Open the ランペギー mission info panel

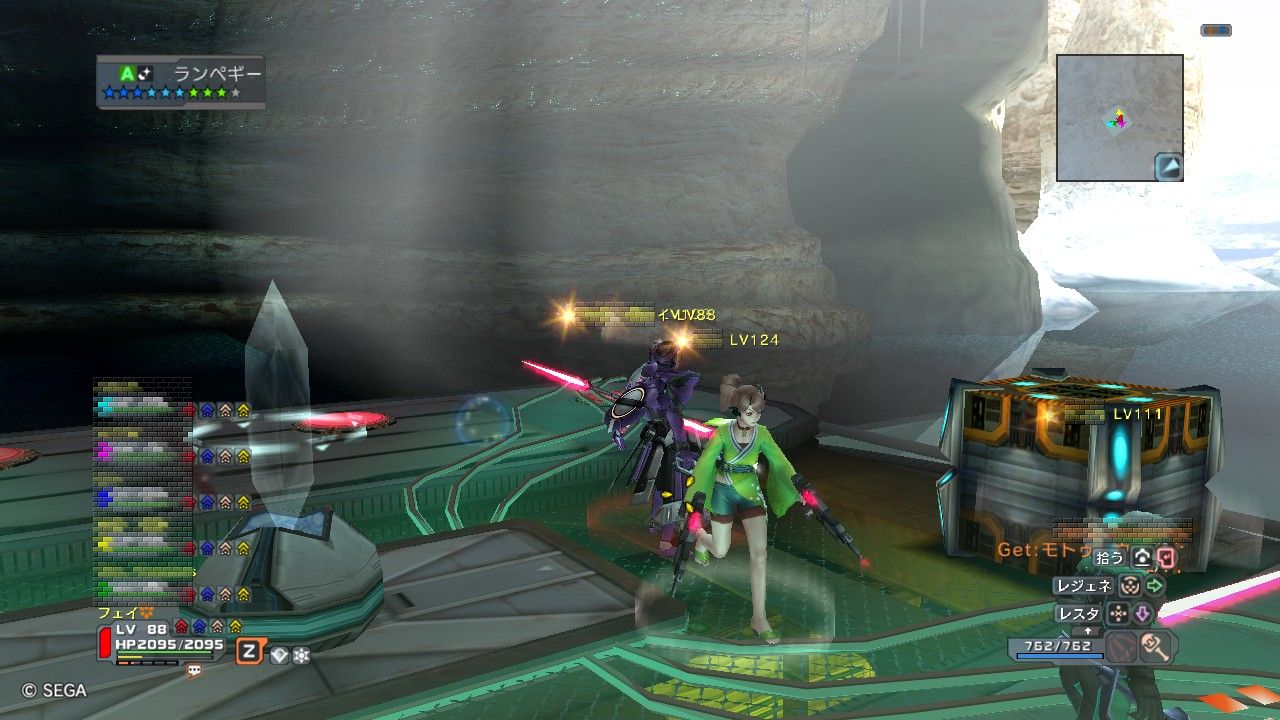click(181, 81)
